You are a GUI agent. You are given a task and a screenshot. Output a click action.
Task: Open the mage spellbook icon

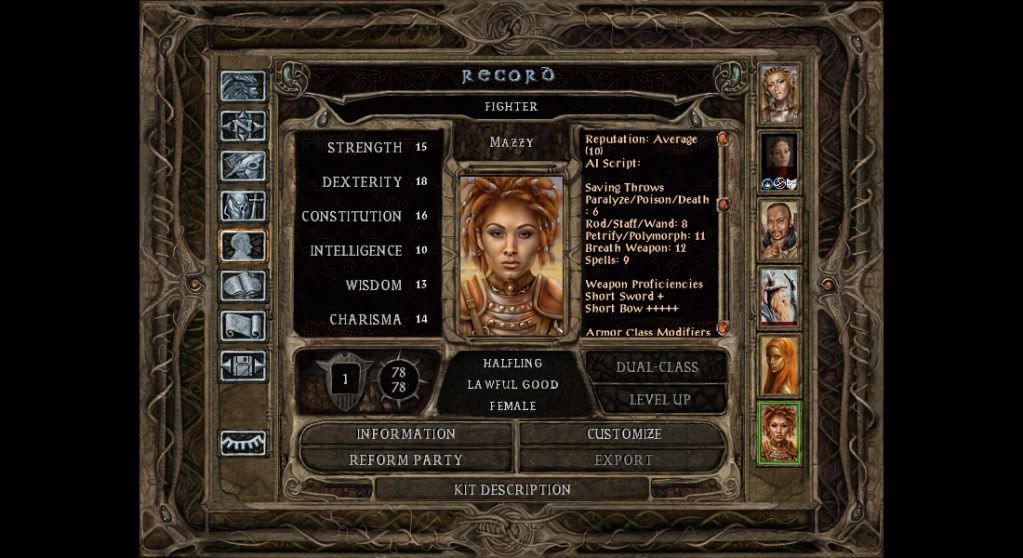tap(243, 287)
